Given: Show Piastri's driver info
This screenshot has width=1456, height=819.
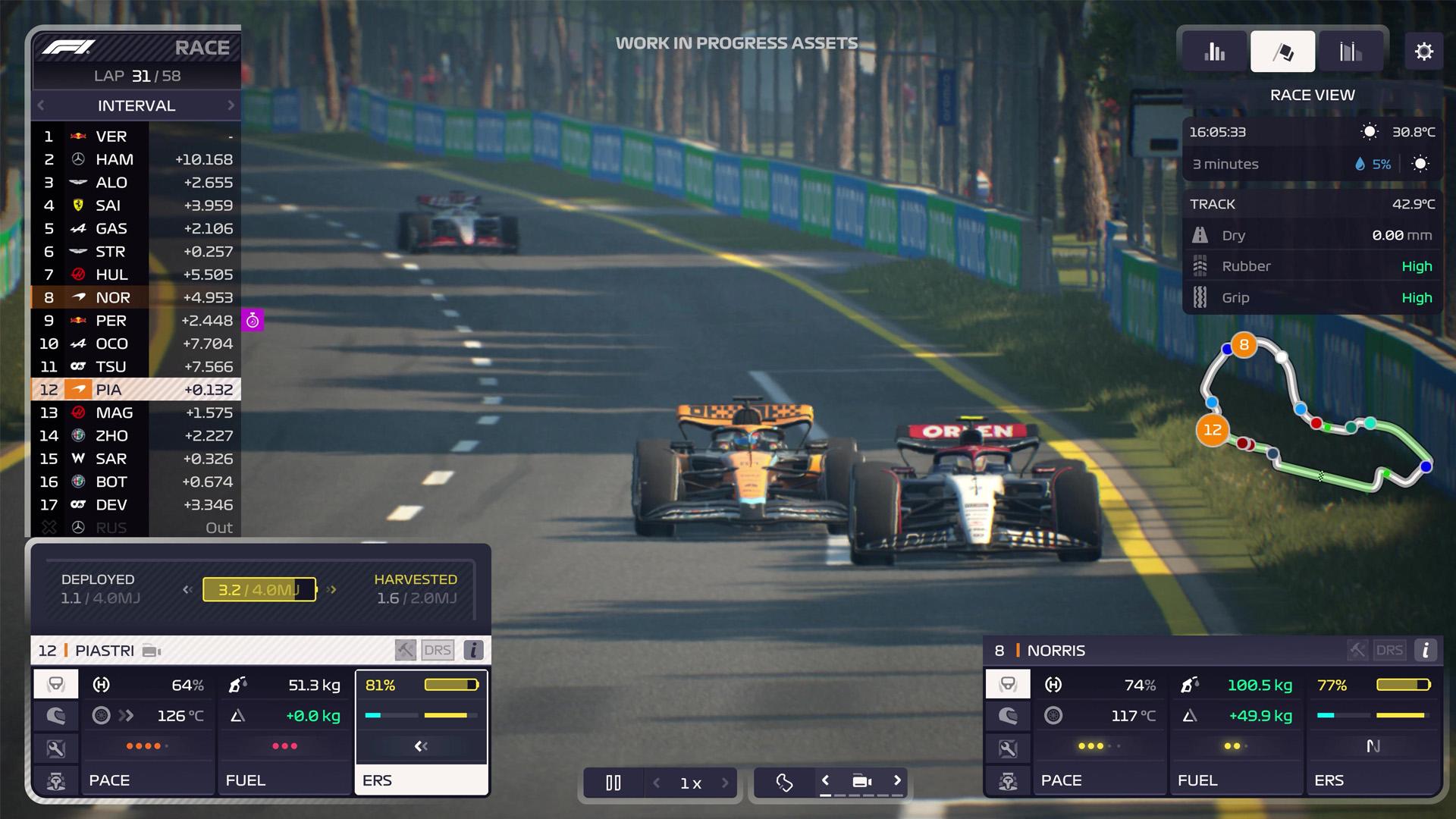Looking at the screenshot, I should [473, 650].
